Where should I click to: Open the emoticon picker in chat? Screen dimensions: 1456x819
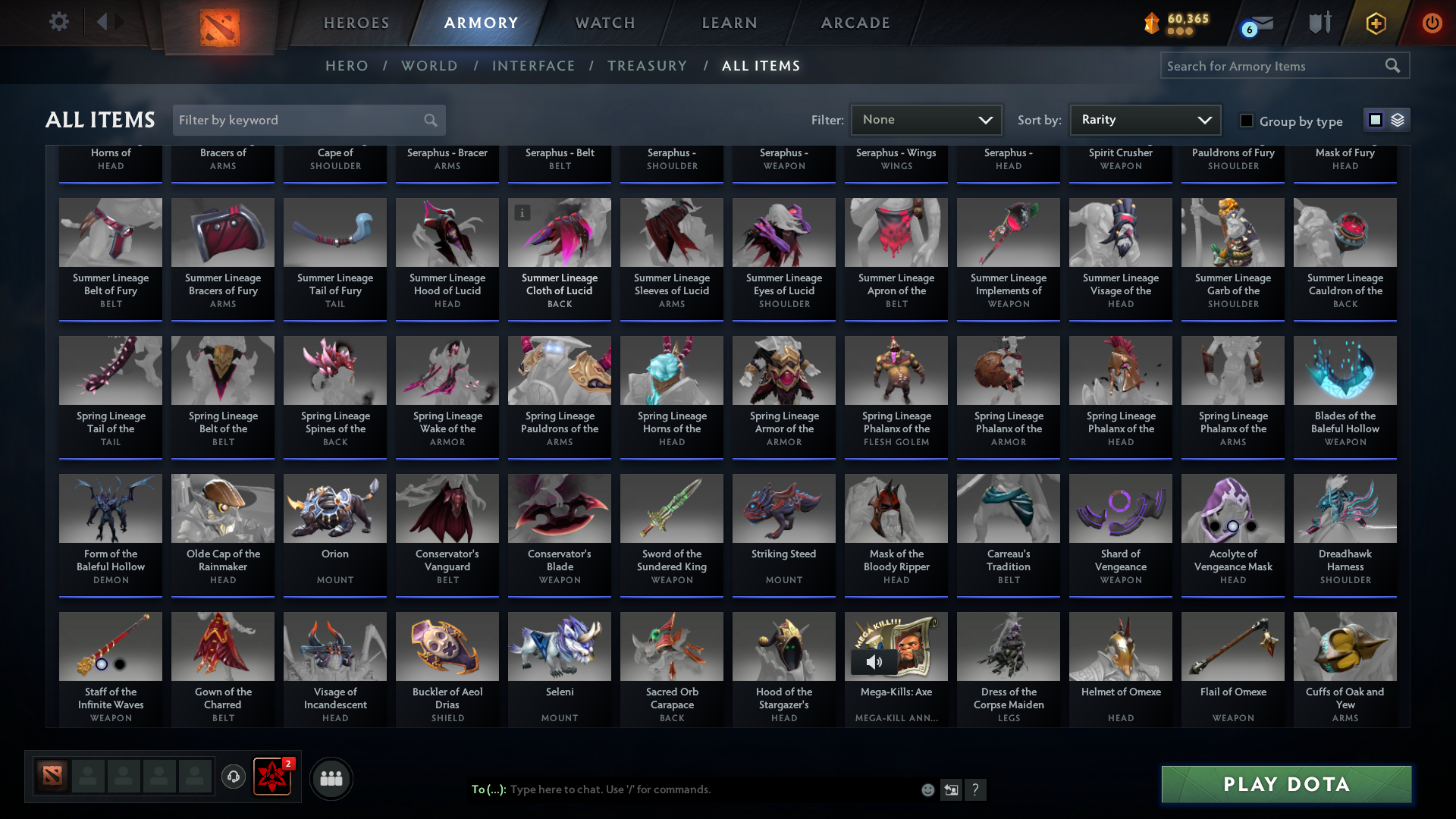(x=927, y=789)
